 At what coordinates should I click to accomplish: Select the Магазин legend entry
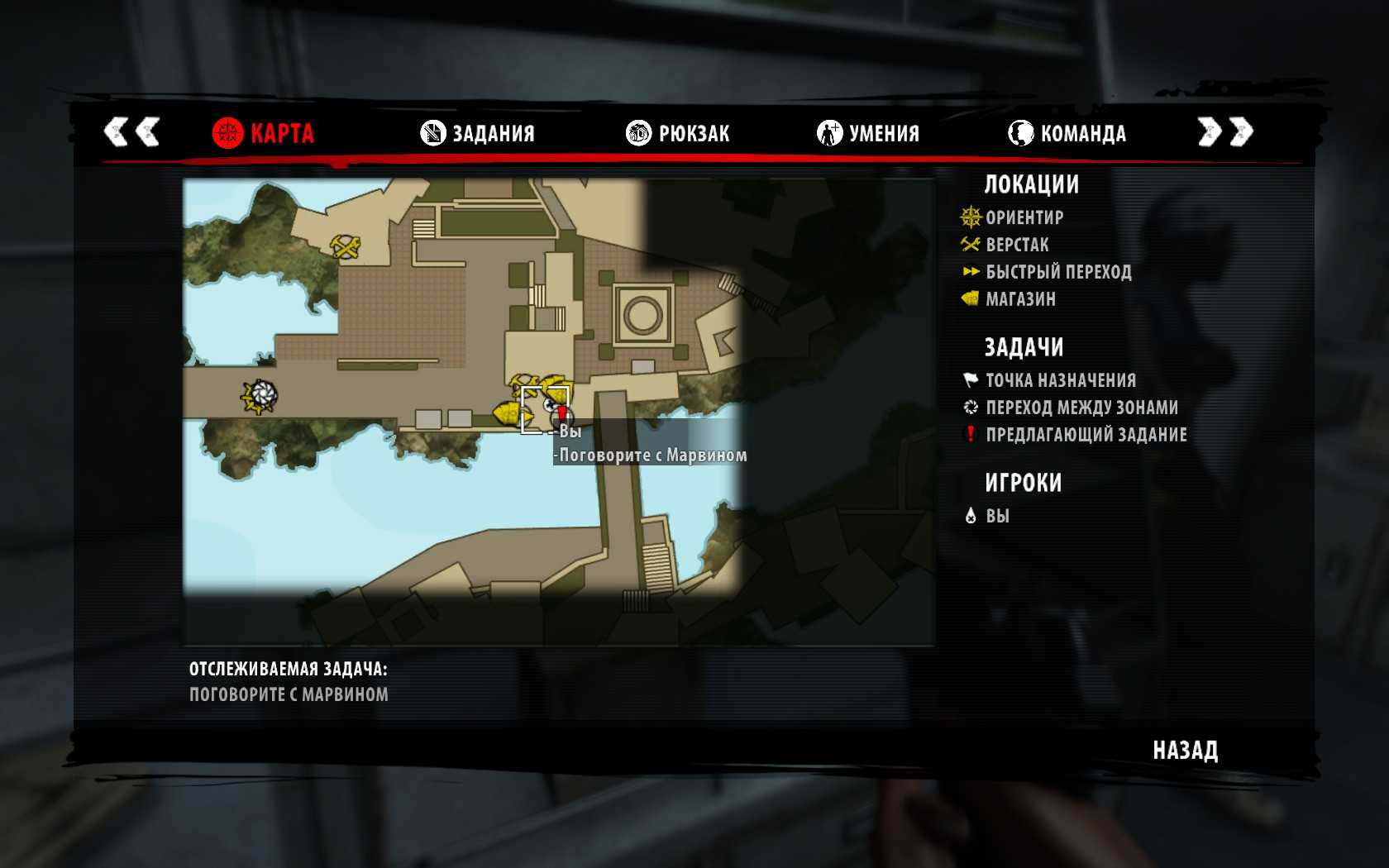1019,299
